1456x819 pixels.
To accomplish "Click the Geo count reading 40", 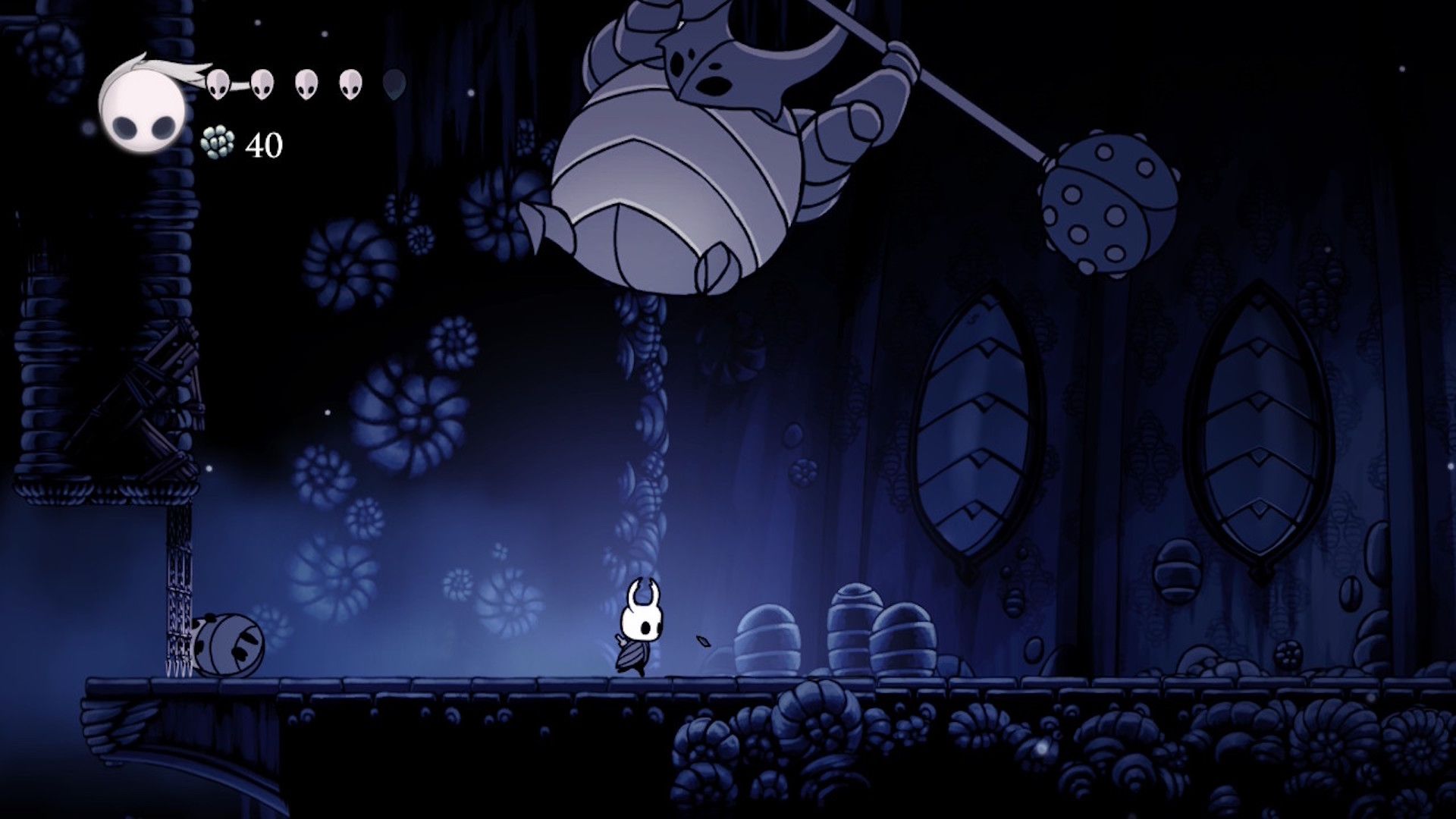I will (264, 143).
